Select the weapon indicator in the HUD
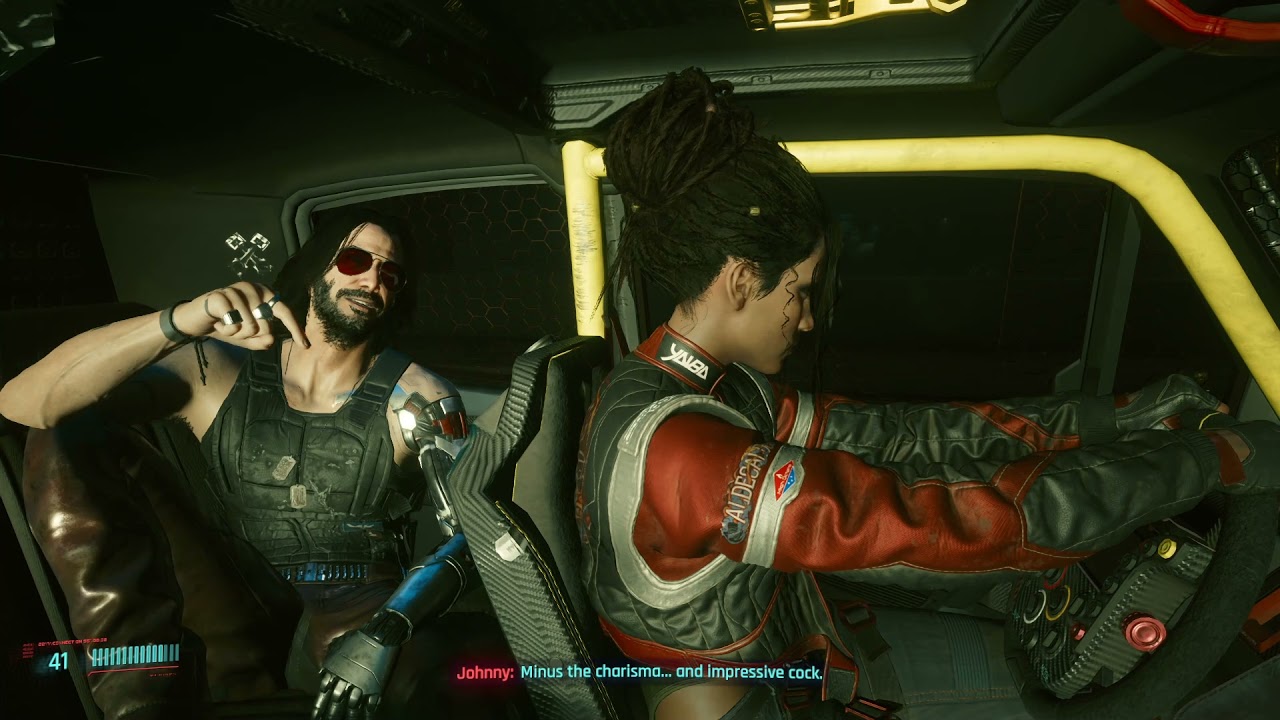 (27, 650)
